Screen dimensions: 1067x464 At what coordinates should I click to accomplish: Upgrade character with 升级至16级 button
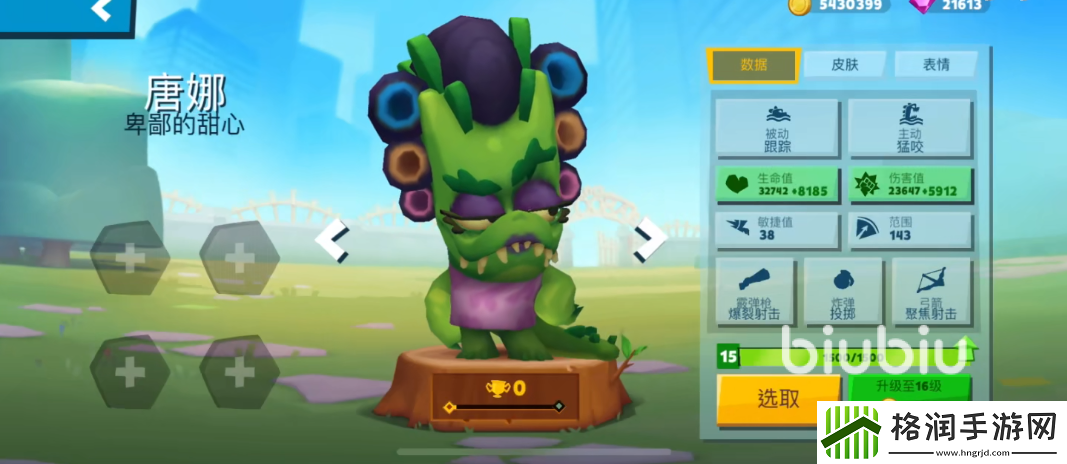click(x=908, y=388)
